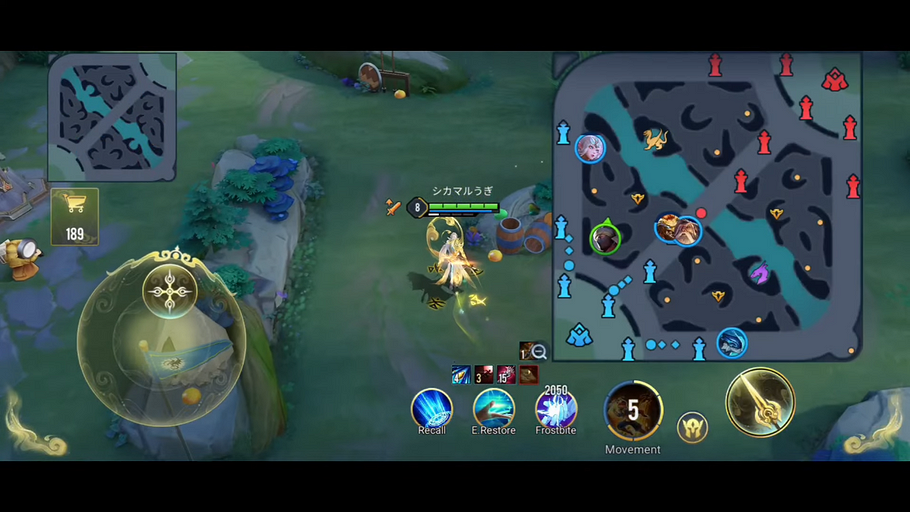
Task: Click the red enemy base marker on the map
Action: coord(834,80)
